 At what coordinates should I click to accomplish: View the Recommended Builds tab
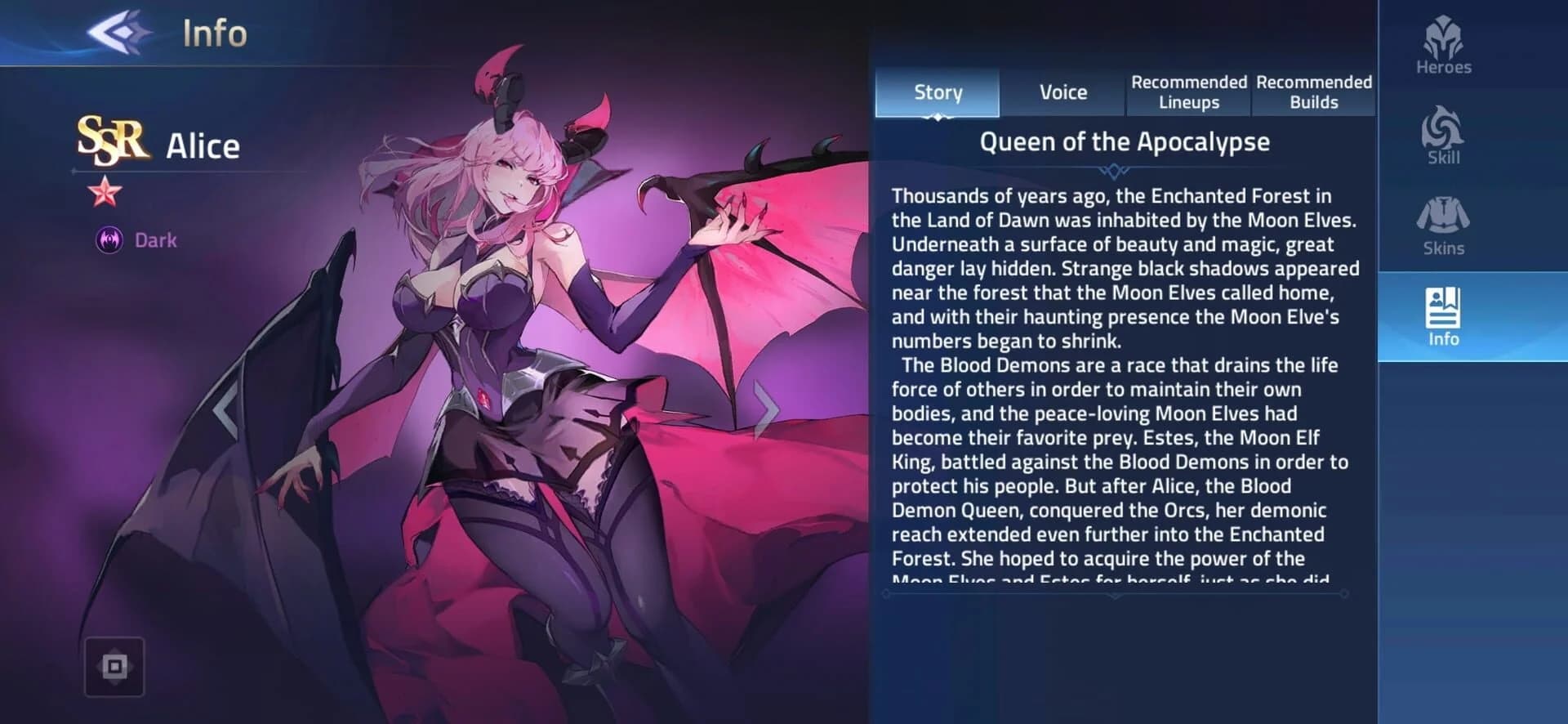(1313, 92)
